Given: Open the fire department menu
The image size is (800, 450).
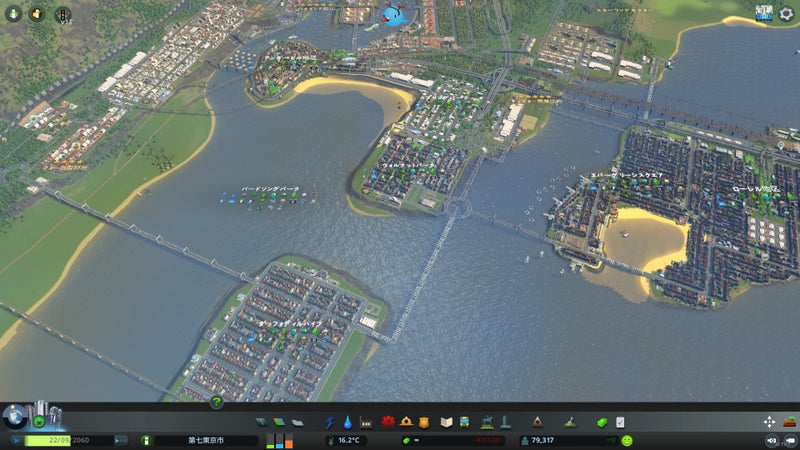Looking at the screenshot, I should [x=406, y=422].
